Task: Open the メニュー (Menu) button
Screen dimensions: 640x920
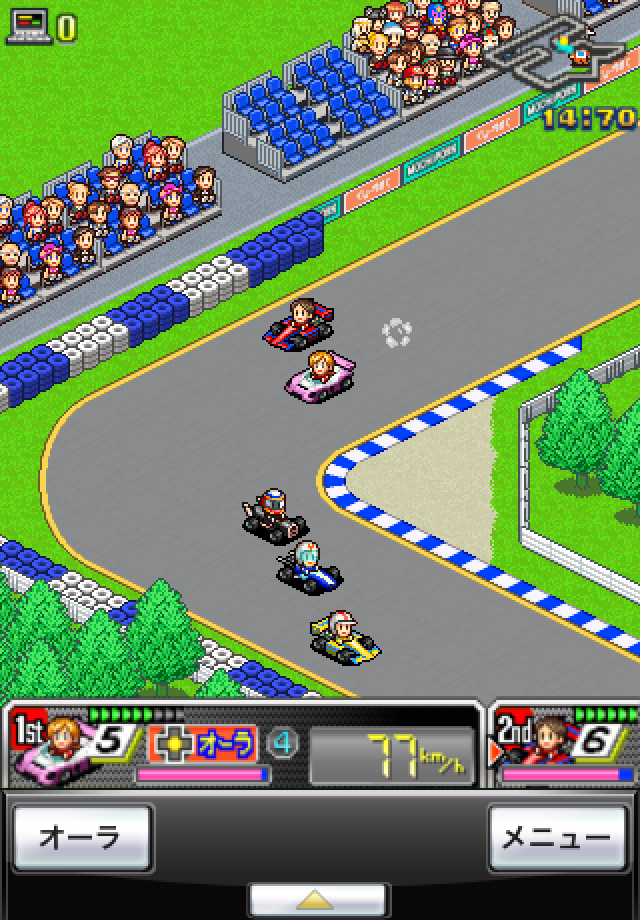Action: [x=556, y=838]
